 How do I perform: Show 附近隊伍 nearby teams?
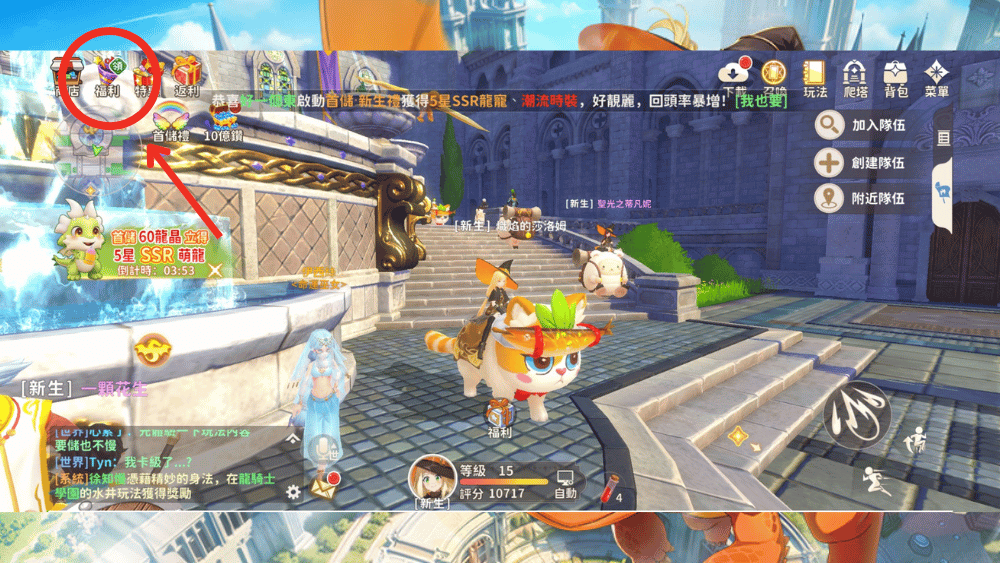862,198
